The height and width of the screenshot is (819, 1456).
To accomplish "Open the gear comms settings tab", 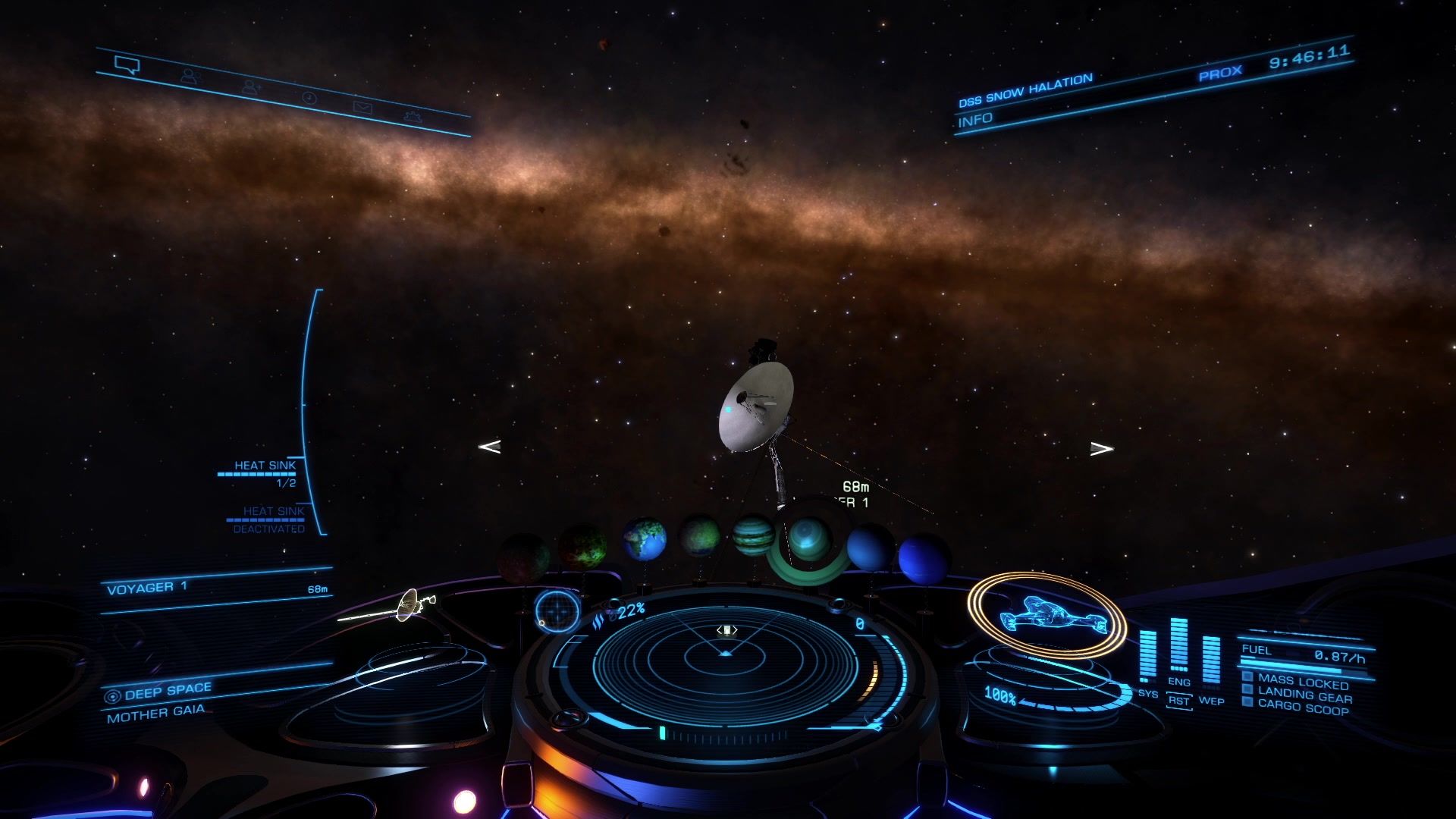I will [x=413, y=117].
